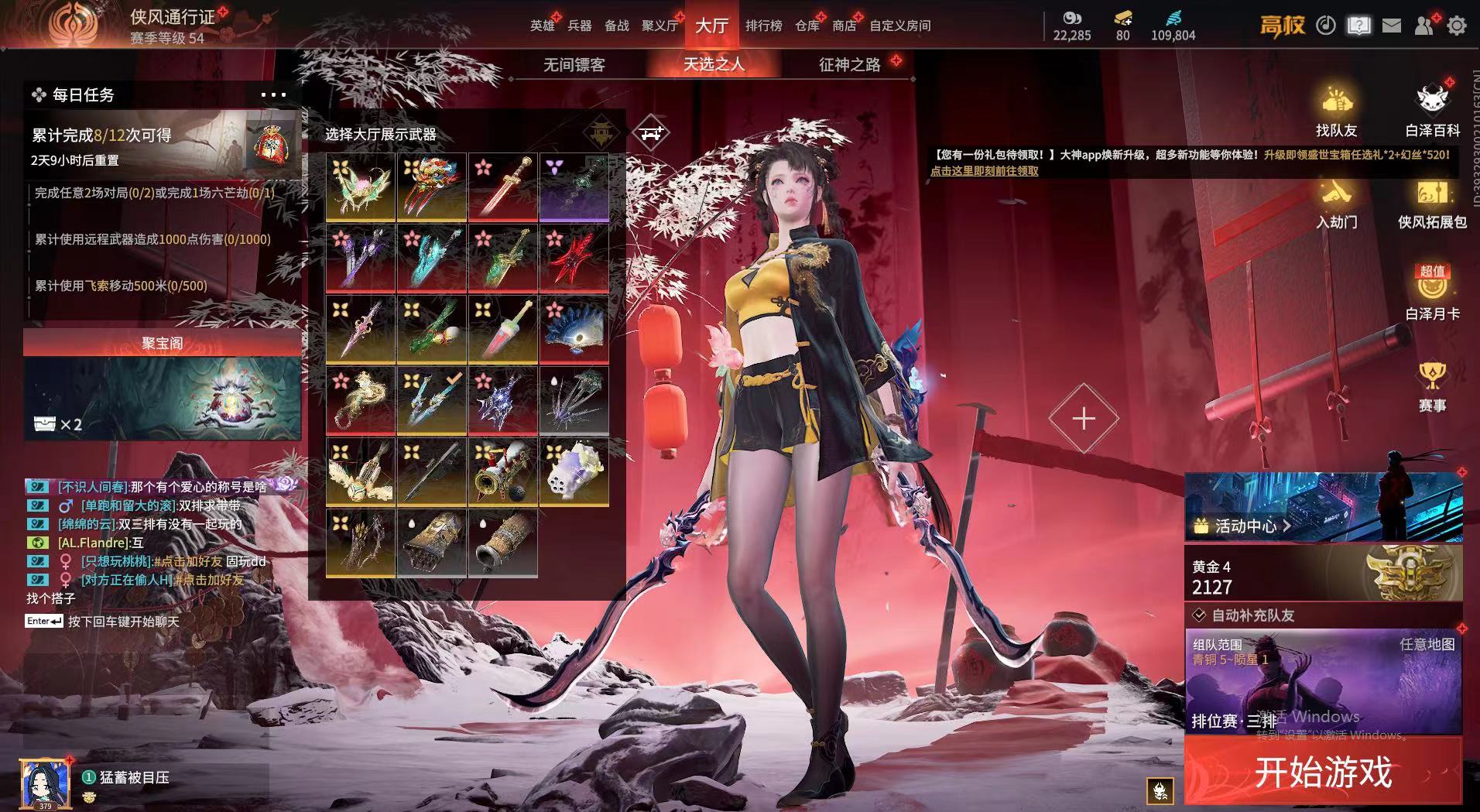The width and height of the screenshot is (1480, 812).
Task: Toggle 自动补充队友 auto-fill teammates
Action: coord(1200,615)
